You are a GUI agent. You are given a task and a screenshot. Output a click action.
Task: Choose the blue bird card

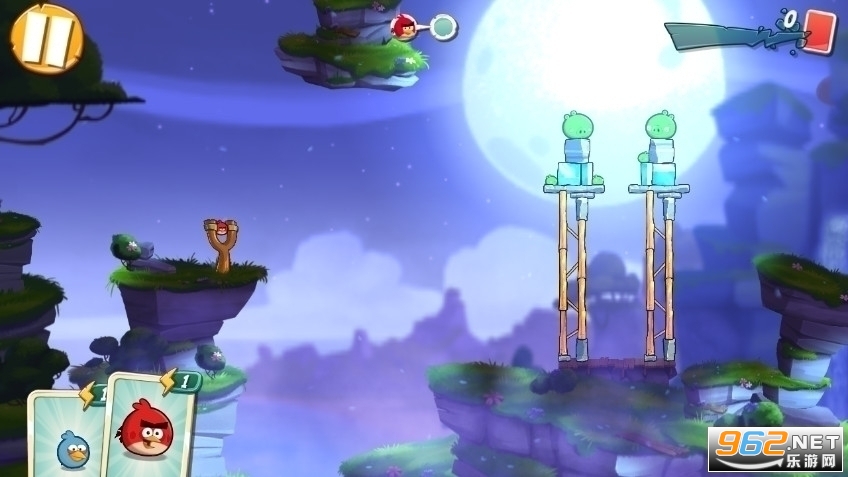coord(68,438)
